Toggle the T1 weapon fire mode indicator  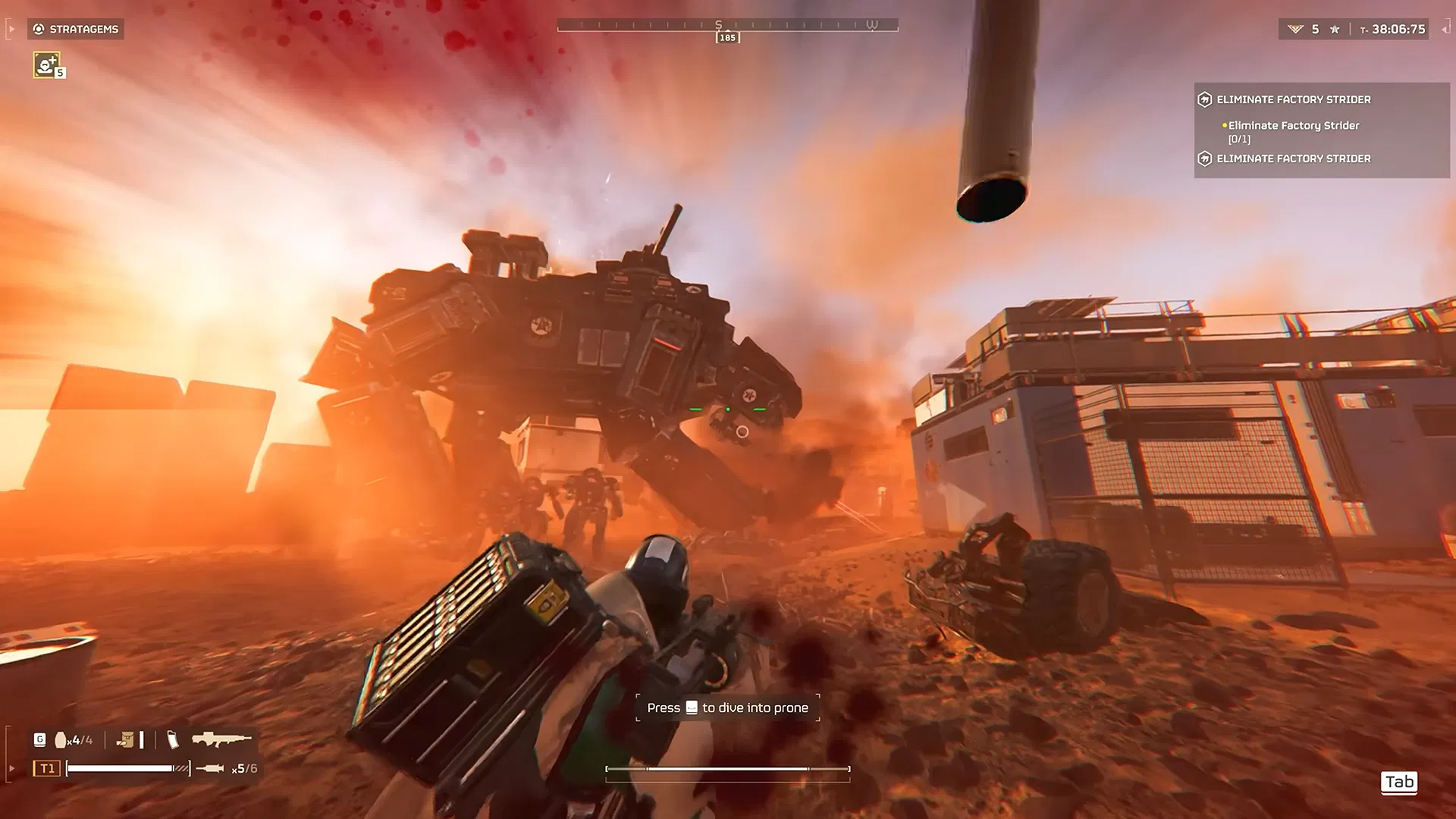click(x=46, y=767)
